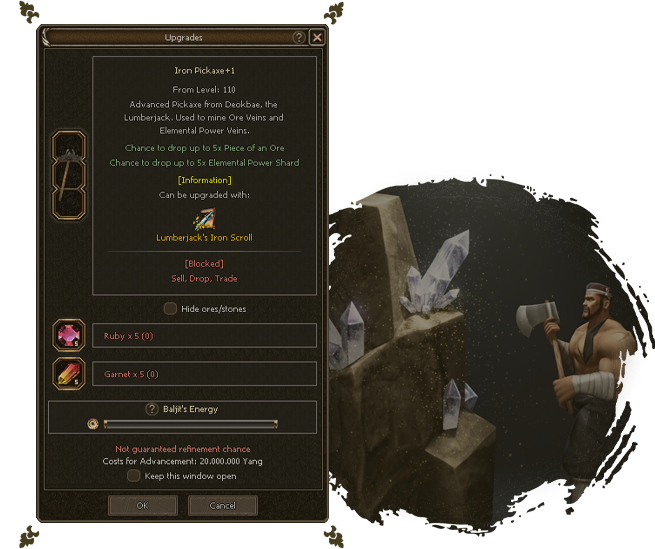Close the Upgrades window
Image resolution: width=655 pixels, height=549 pixels.
coord(317,37)
